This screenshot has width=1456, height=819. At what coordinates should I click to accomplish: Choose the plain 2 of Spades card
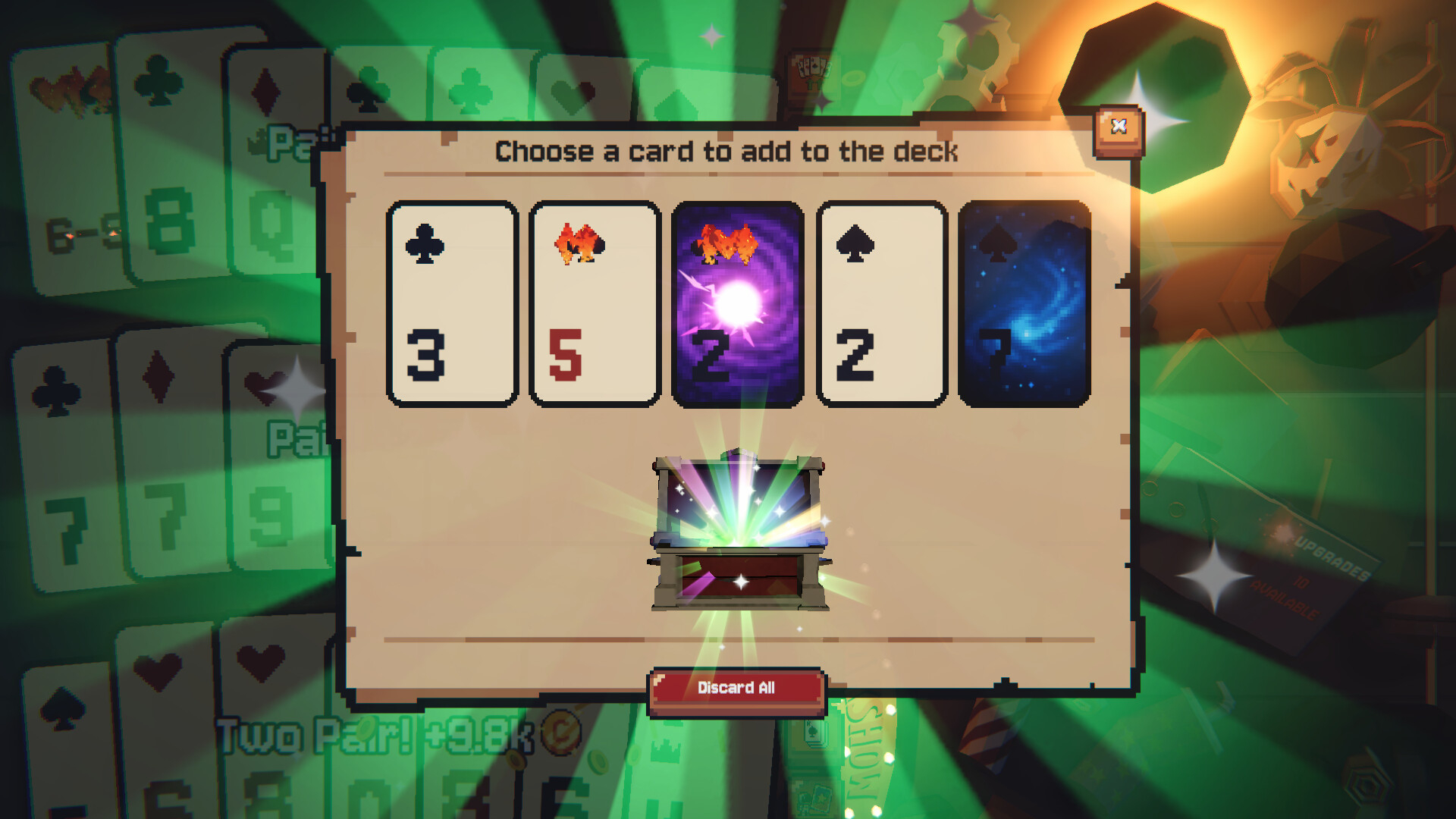tap(882, 302)
